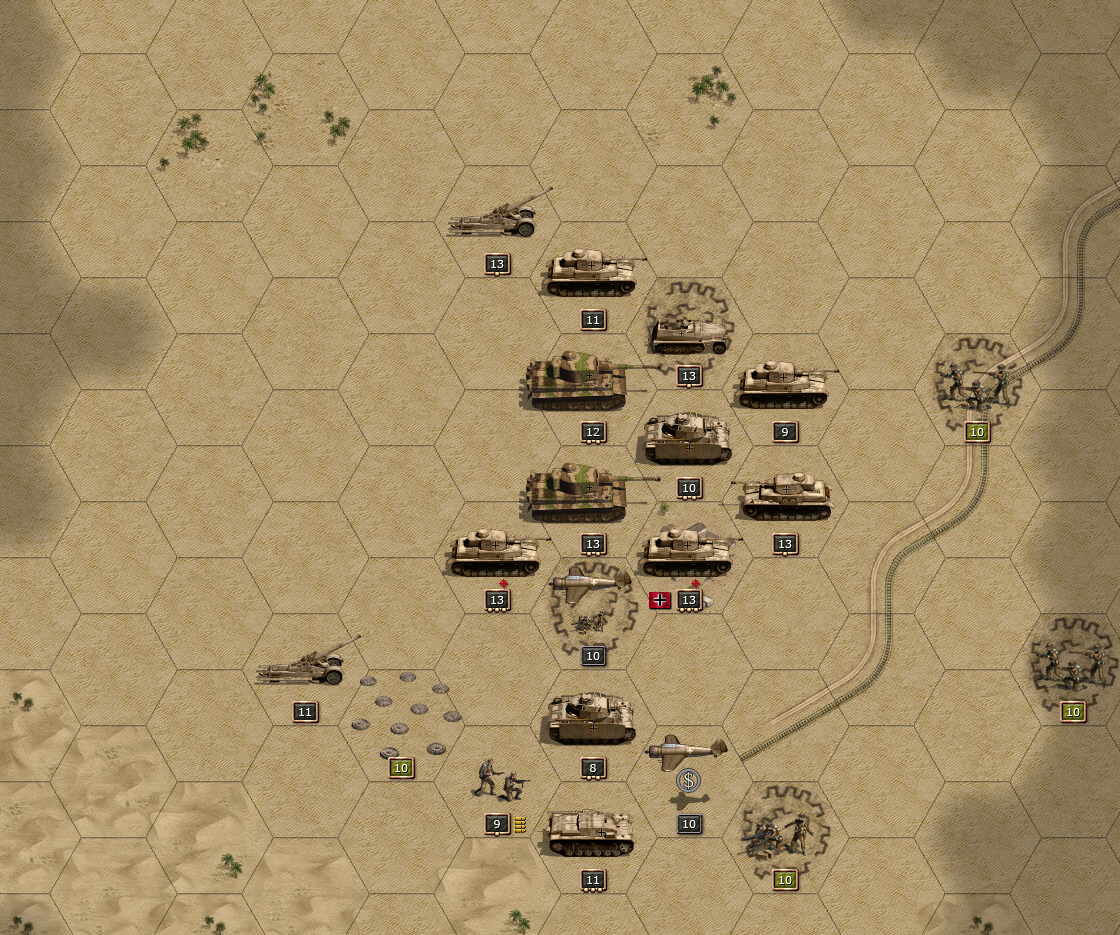Select the tank with strength 8
Viewport: 1120px width, 935px height.
tap(592, 719)
